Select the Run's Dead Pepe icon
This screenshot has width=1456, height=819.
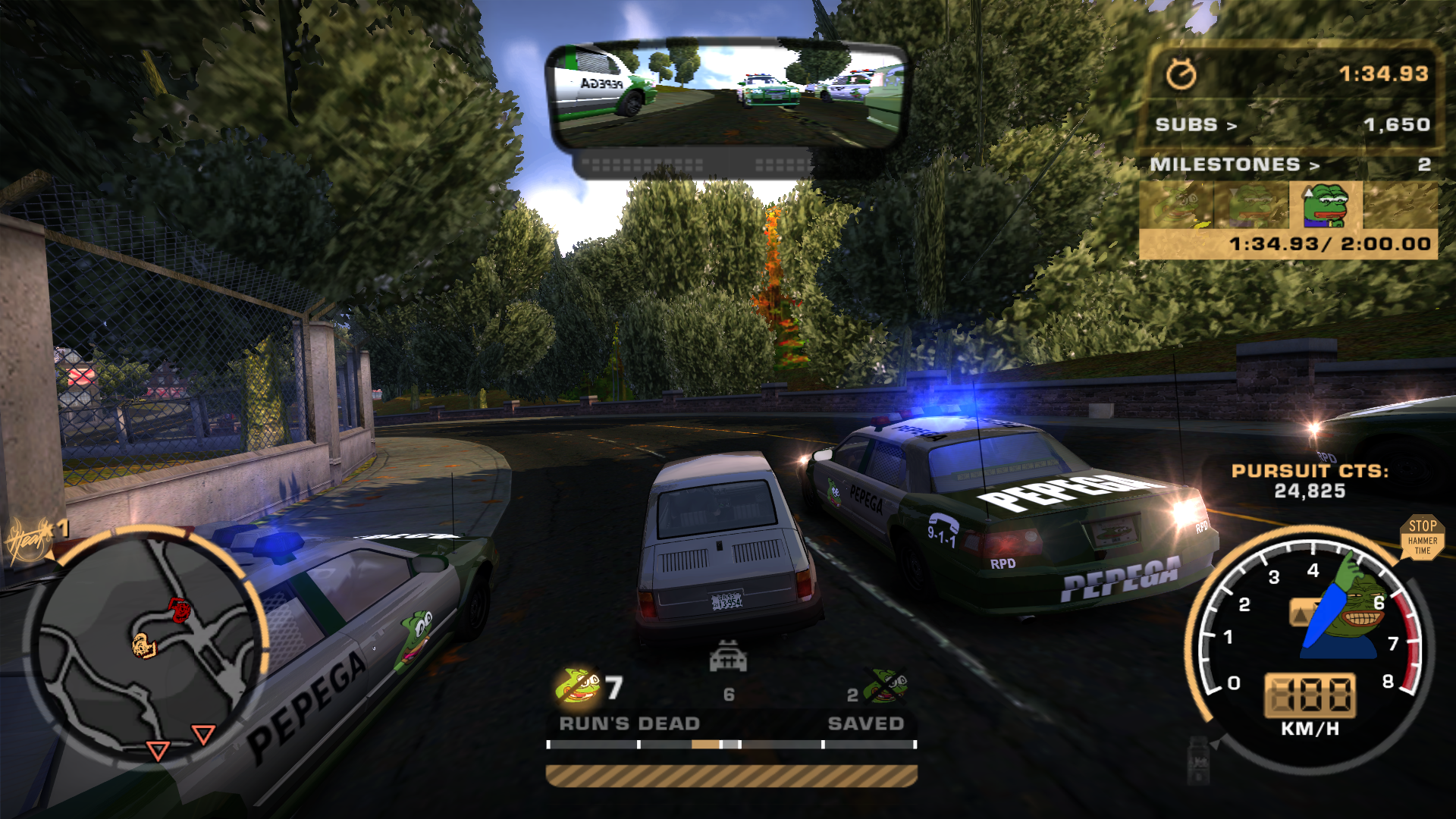tap(577, 686)
